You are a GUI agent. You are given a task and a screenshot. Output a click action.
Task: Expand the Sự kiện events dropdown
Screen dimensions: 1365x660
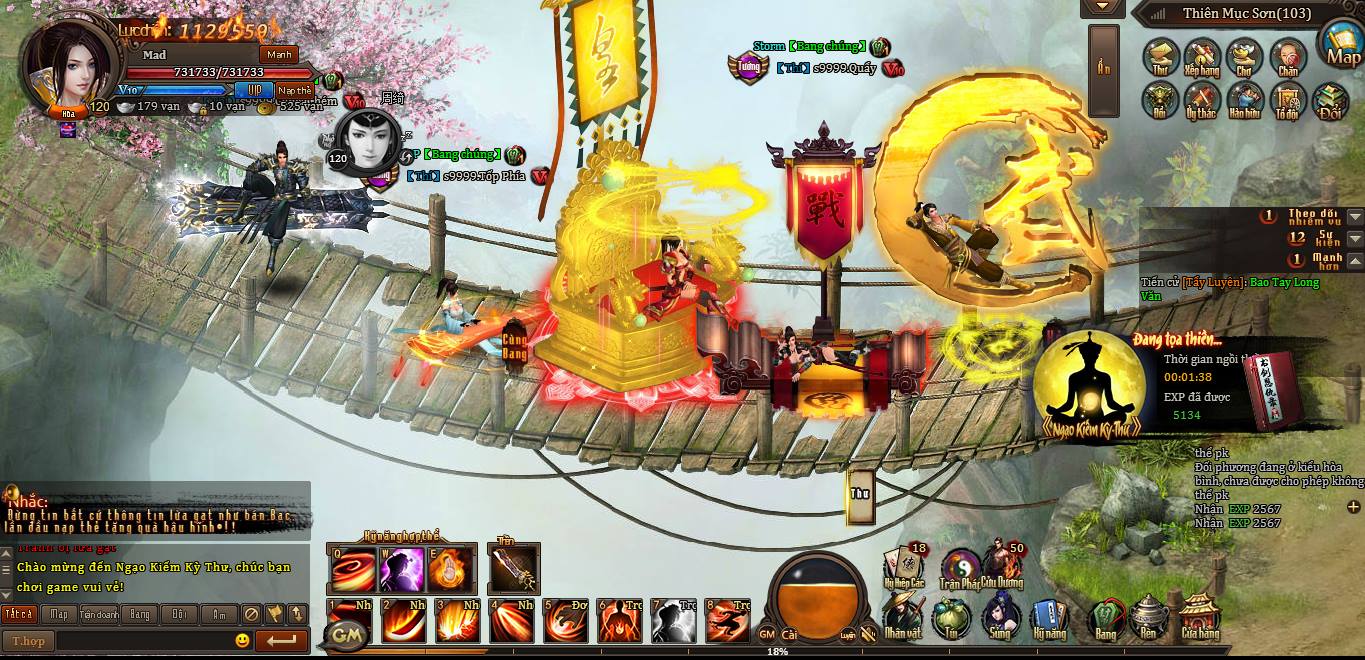click(1355, 238)
